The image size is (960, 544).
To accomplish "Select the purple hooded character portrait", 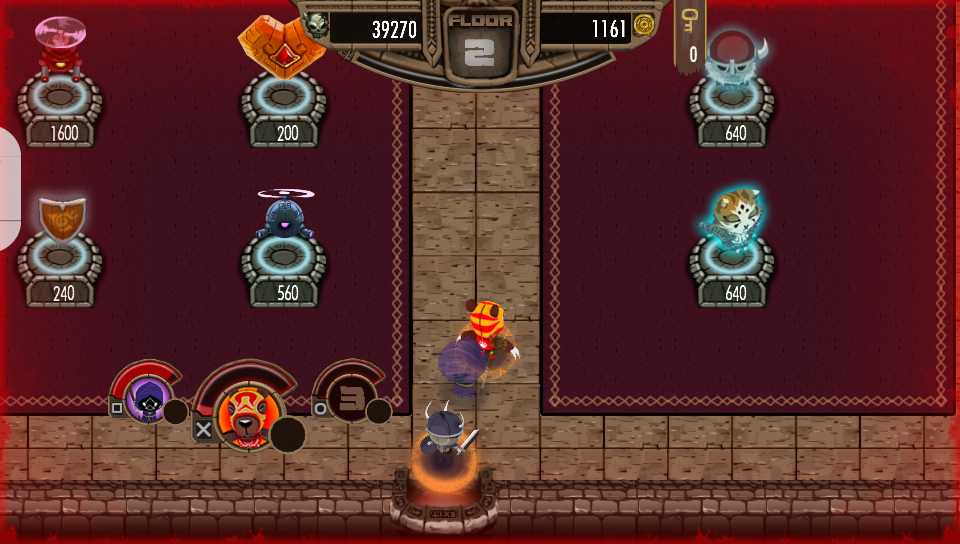I will [x=149, y=400].
